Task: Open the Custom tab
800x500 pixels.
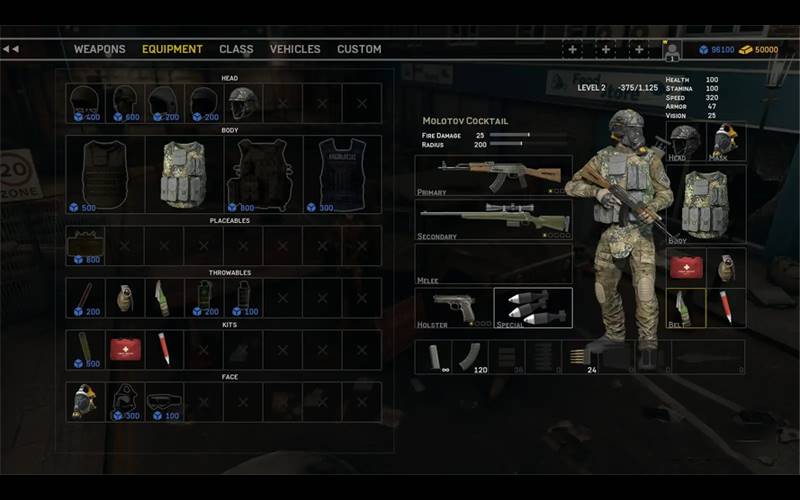Action: (359, 49)
